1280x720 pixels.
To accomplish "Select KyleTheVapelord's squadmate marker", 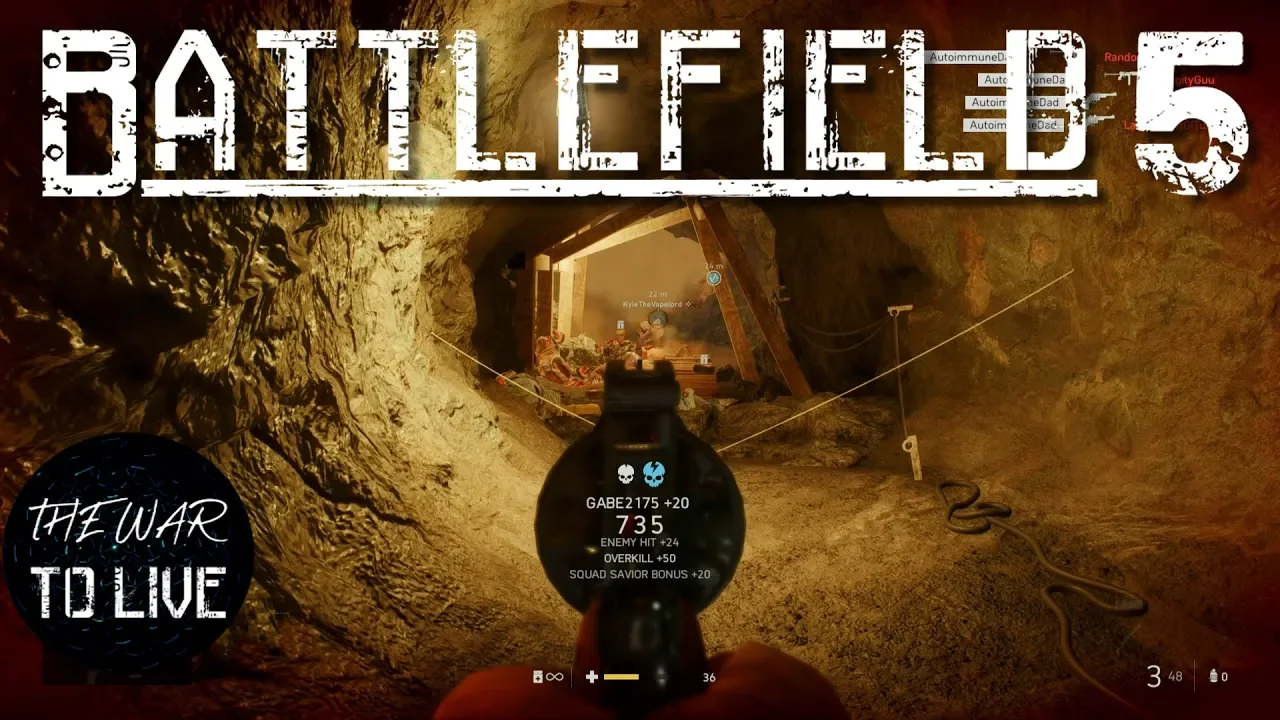I will [x=657, y=319].
